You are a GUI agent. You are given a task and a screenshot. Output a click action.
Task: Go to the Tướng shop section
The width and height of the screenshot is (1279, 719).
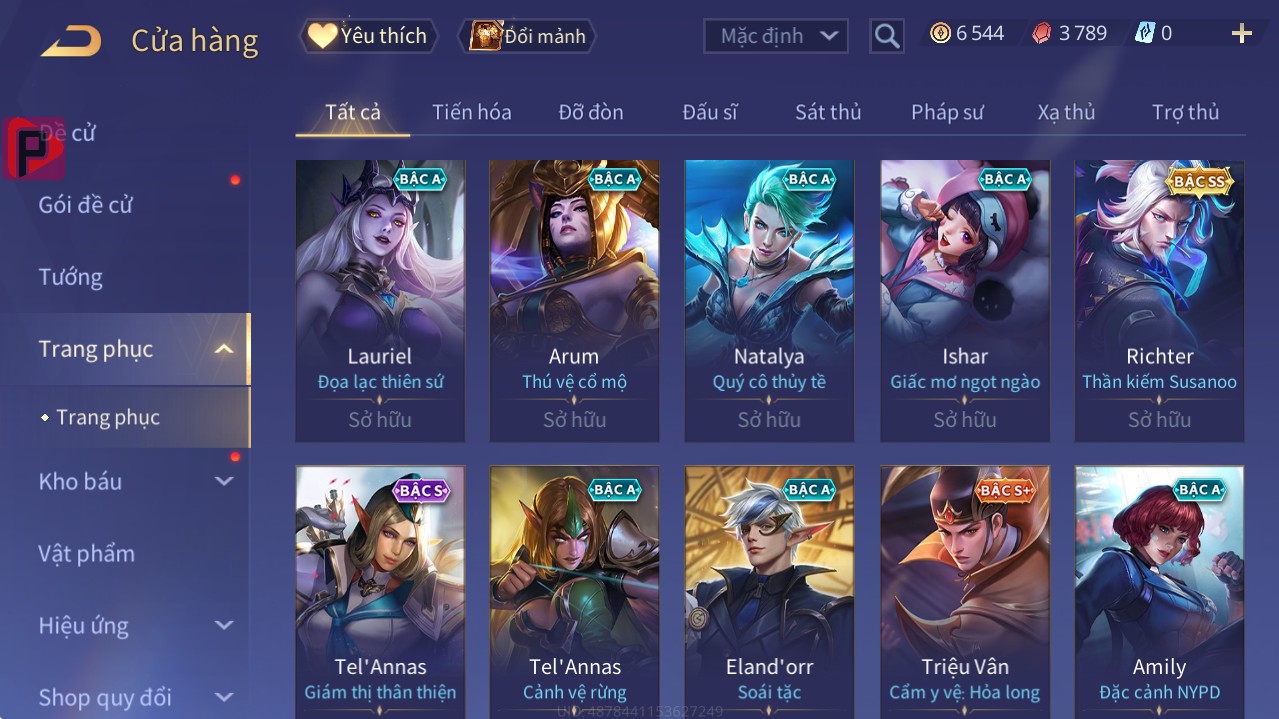[x=70, y=277]
